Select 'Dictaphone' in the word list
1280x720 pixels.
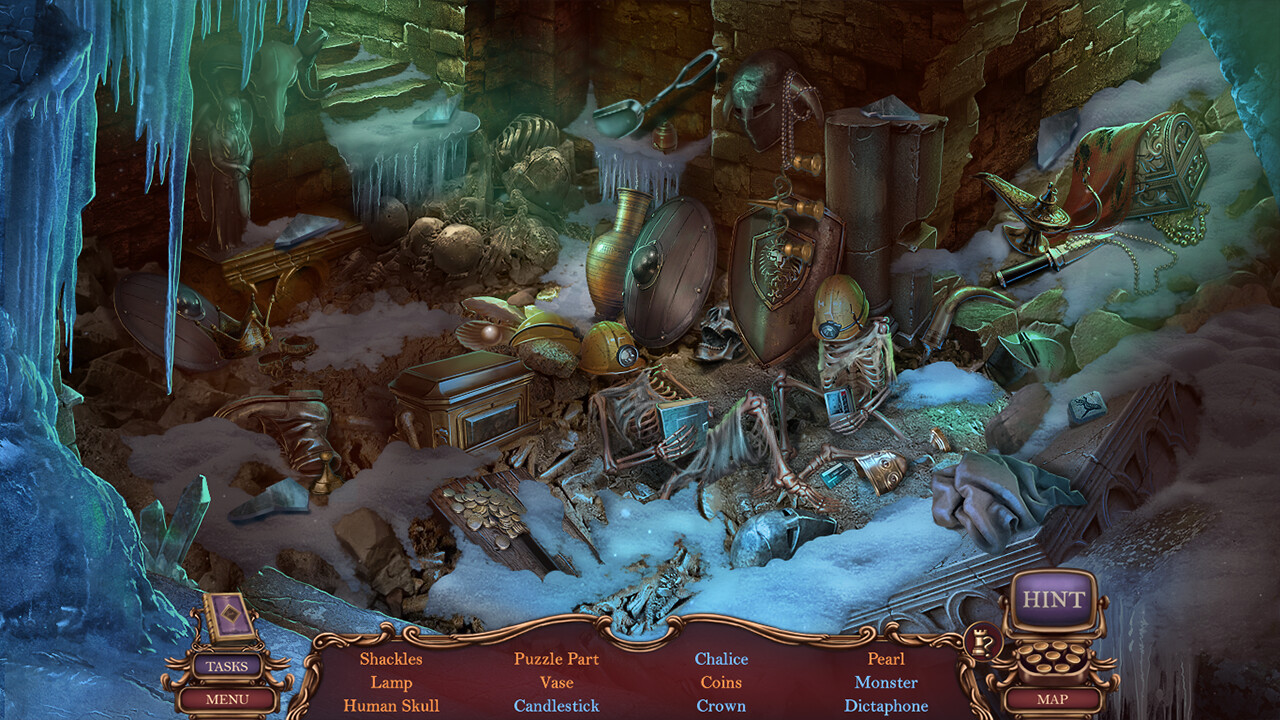[888, 705]
